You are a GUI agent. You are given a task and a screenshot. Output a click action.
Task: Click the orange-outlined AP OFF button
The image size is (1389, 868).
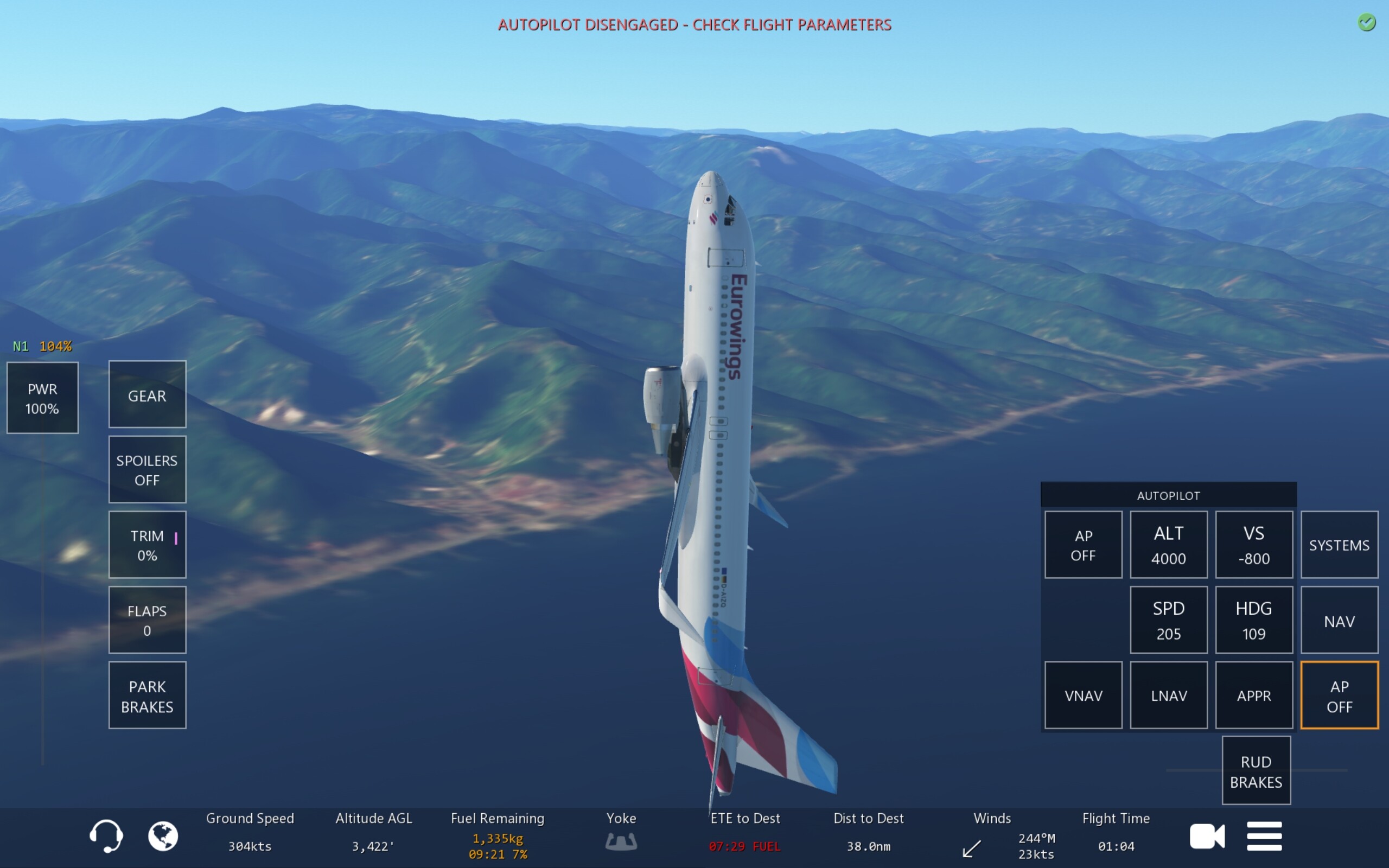[x=1339, y=695]
